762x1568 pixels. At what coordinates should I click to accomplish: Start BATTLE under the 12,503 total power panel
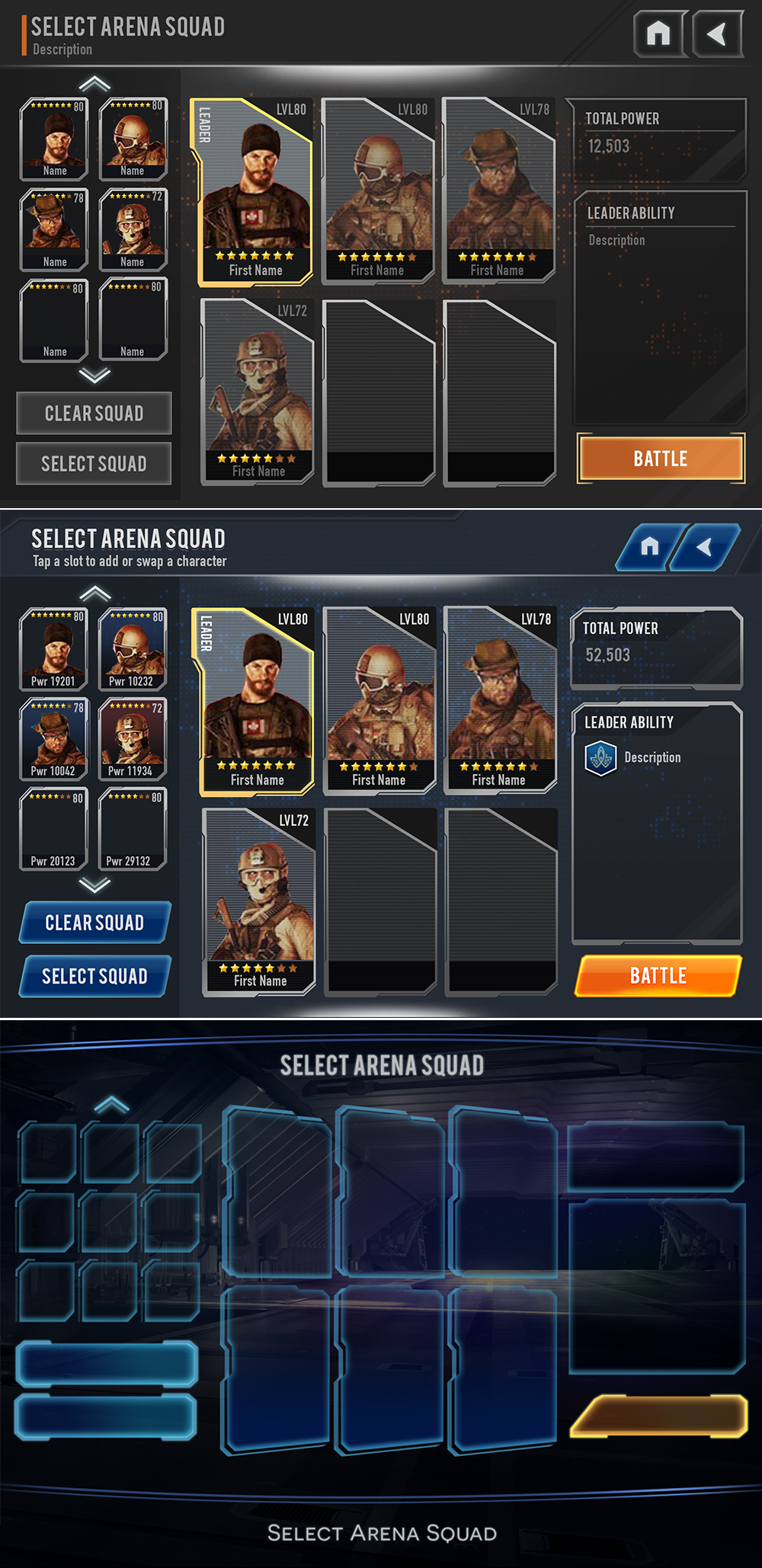tap(661, 458)
